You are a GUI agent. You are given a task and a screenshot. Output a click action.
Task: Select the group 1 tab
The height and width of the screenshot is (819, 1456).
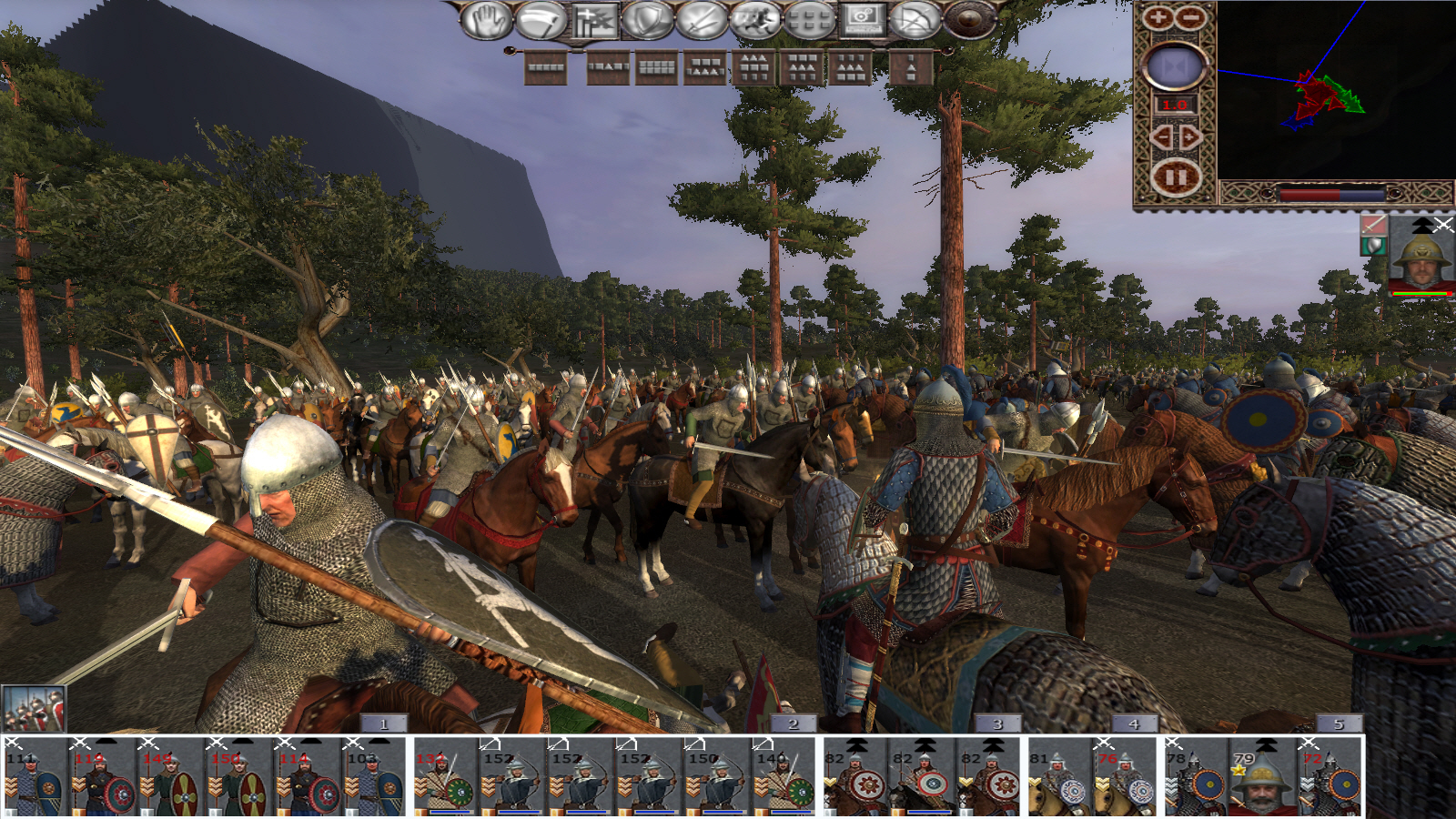click(383, 723)
